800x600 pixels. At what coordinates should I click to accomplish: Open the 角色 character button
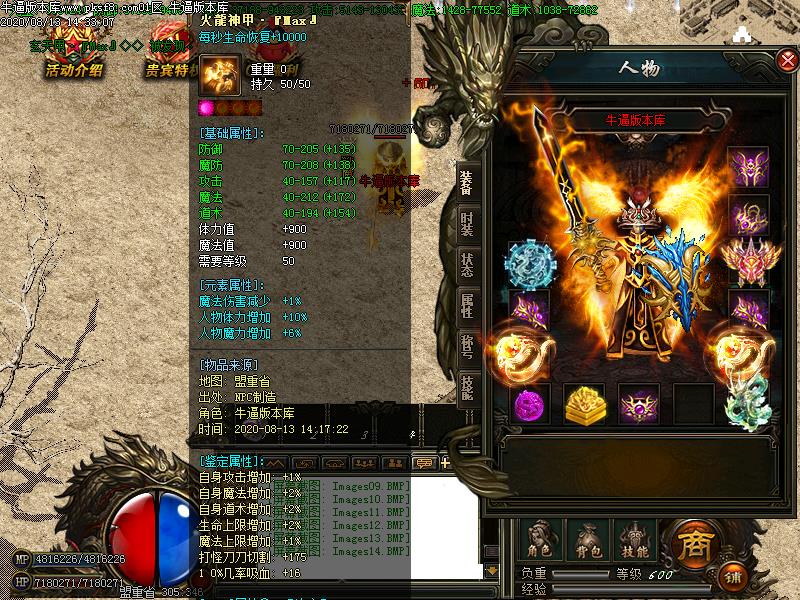(x=540, y=538)
